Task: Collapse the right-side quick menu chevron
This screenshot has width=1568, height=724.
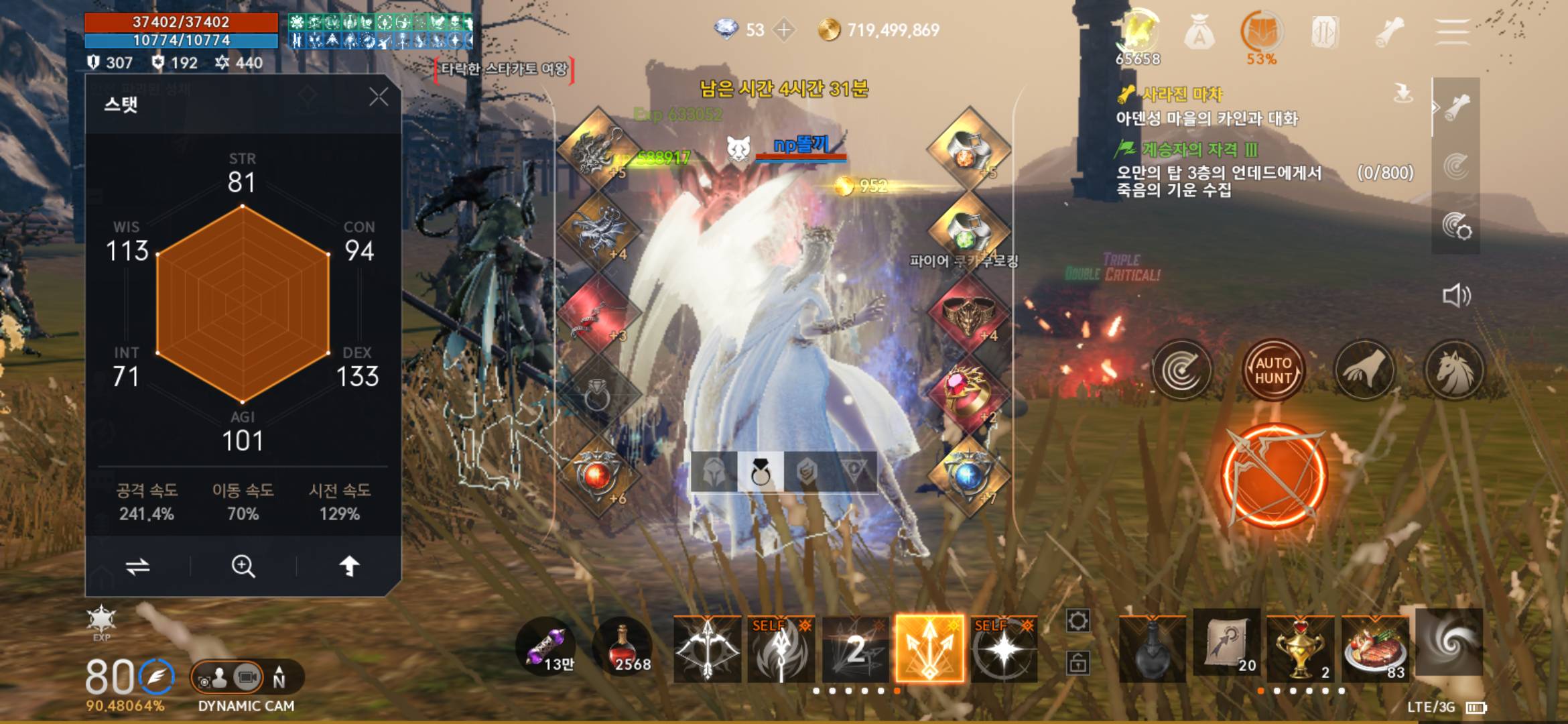Action: [1436, 105]
